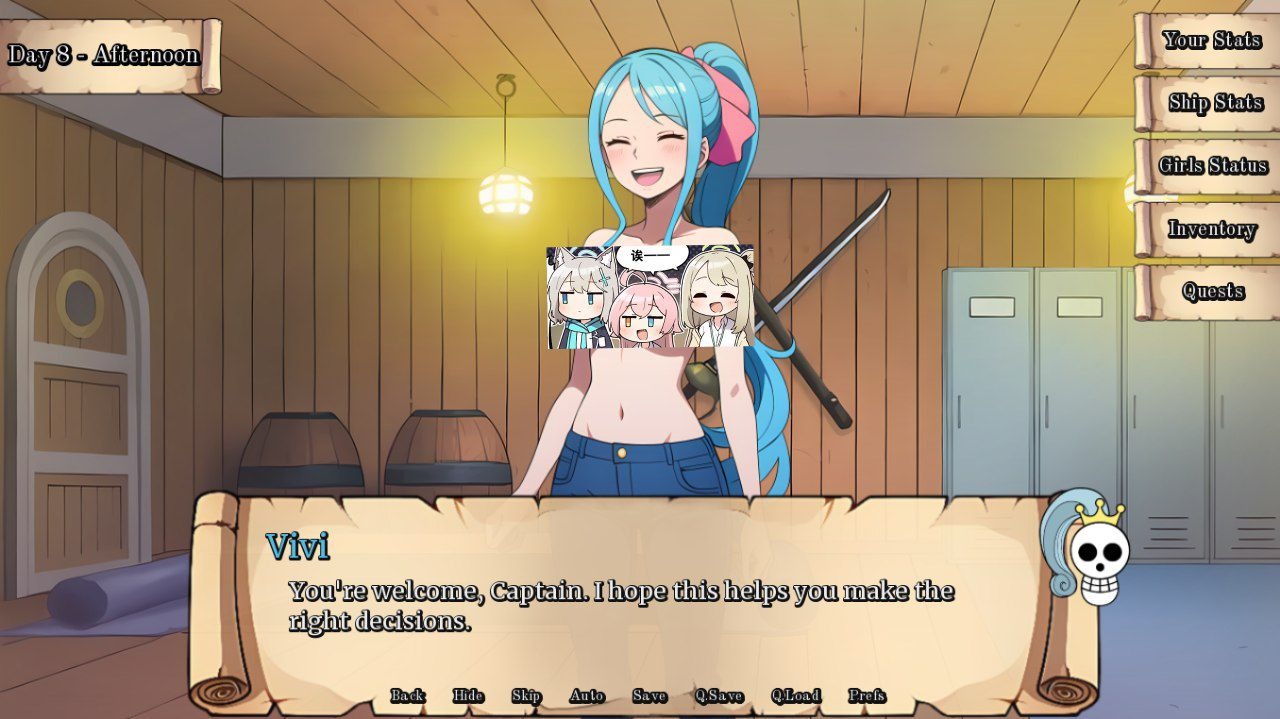1280x719 pixels.
Task: Open Prefs settings
Action: [x=867, y=696]
